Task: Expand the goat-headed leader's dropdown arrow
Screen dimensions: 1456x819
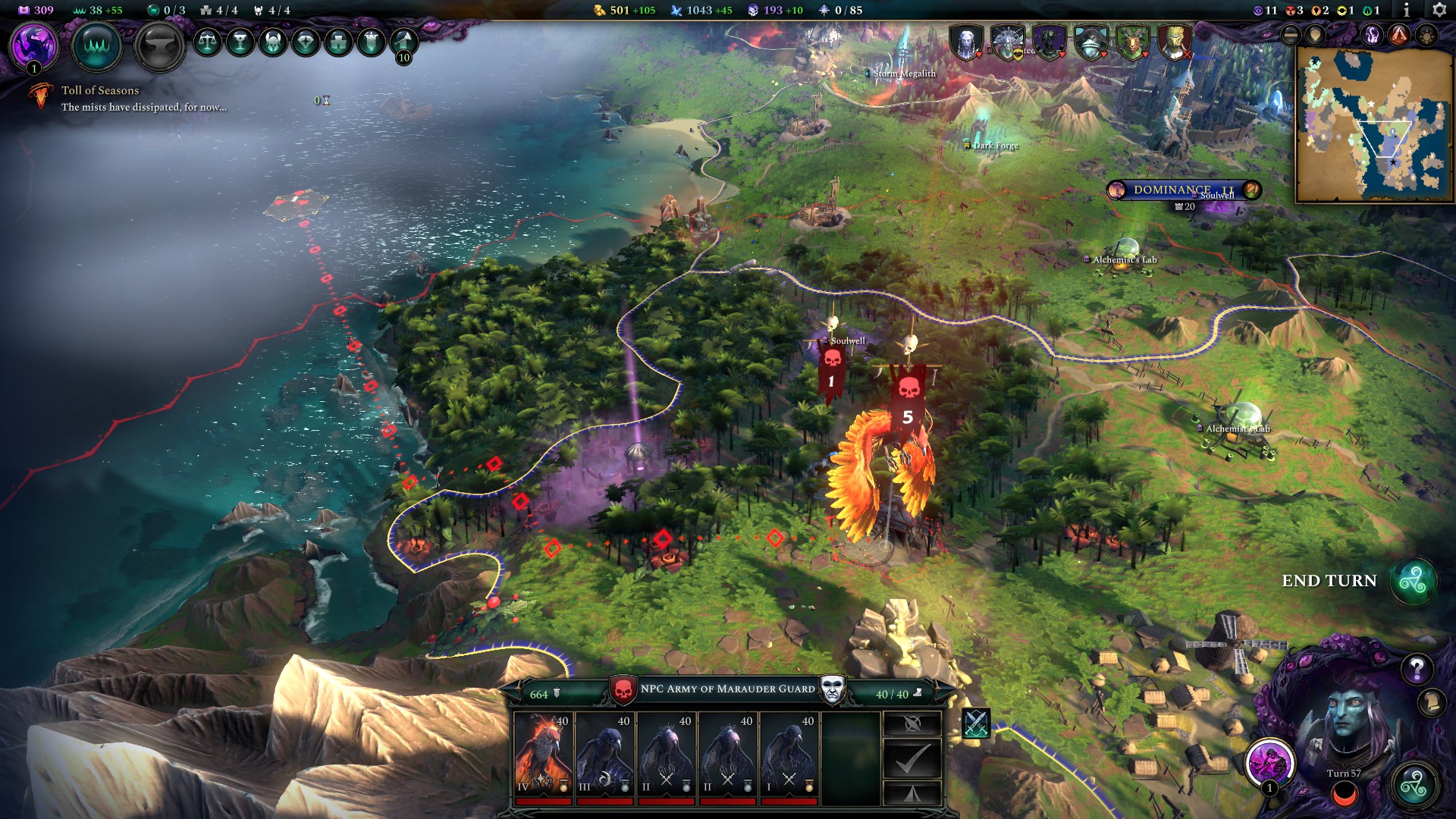Action: 1145,55
